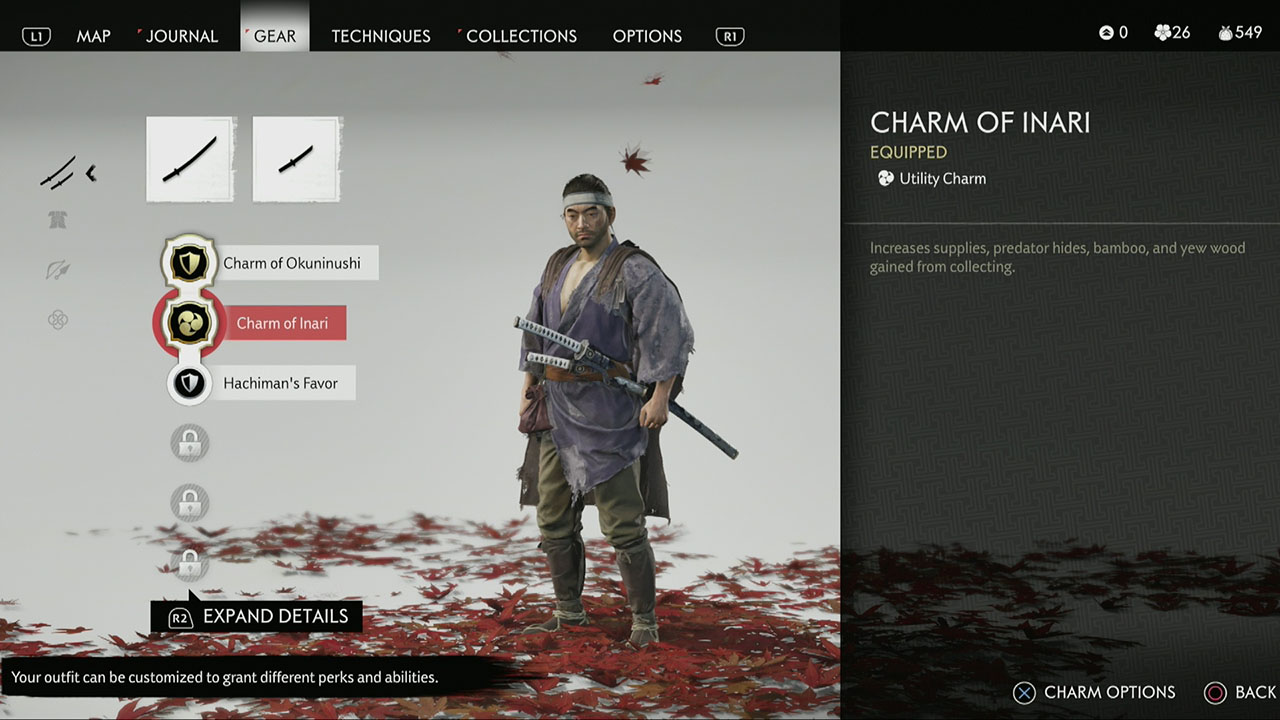Click Back to exit the gear screen

click(1240, 692)
